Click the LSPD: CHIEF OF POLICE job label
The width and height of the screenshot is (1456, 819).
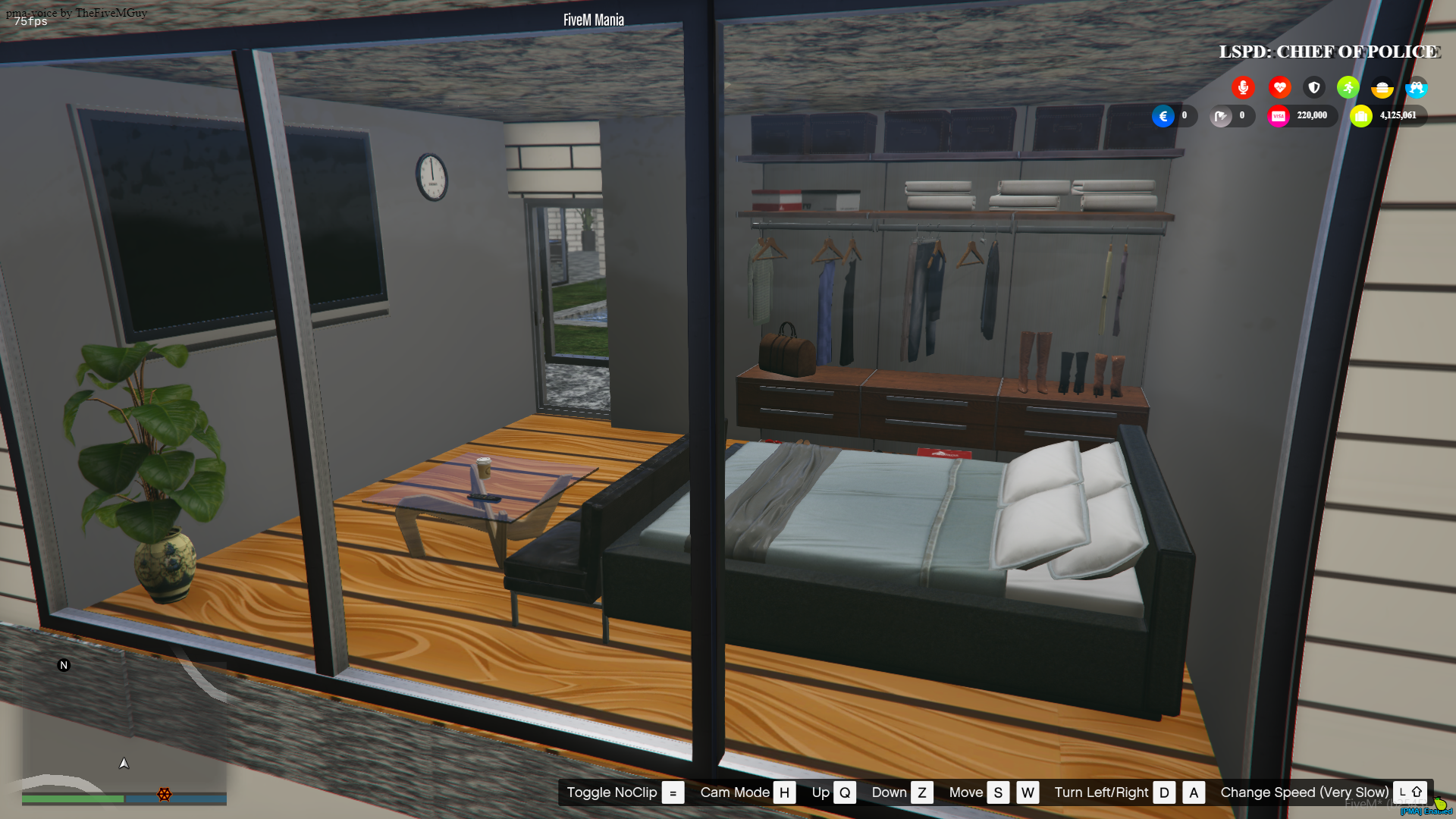pyautogui.click(x=1329, y=52)
